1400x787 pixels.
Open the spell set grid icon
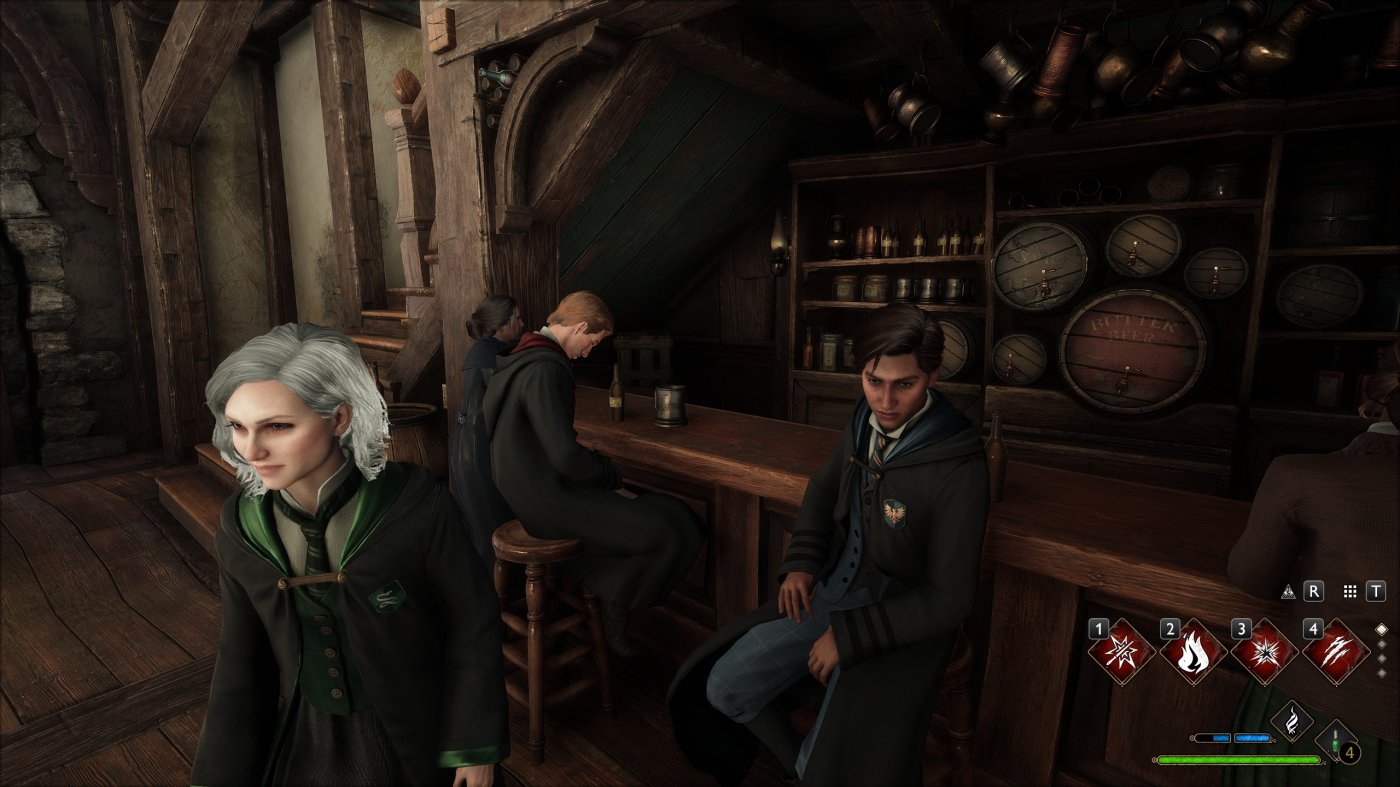coord(1351,592)
